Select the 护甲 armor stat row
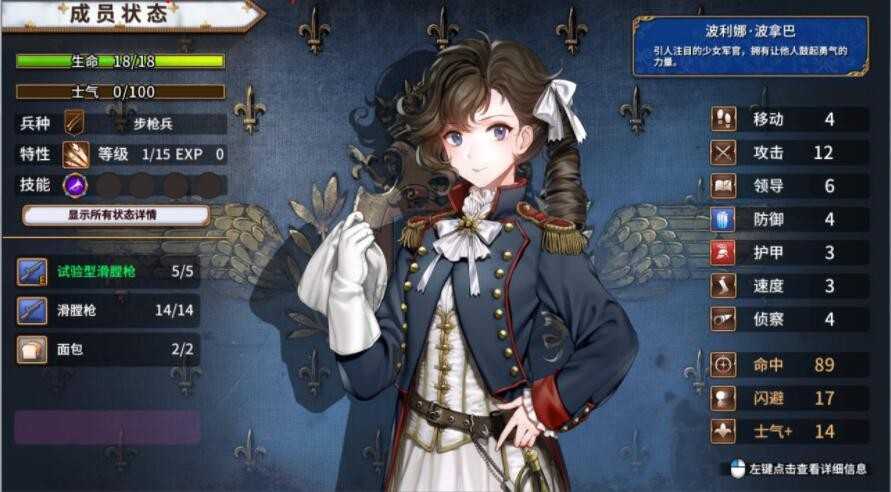 coord(788,252)
